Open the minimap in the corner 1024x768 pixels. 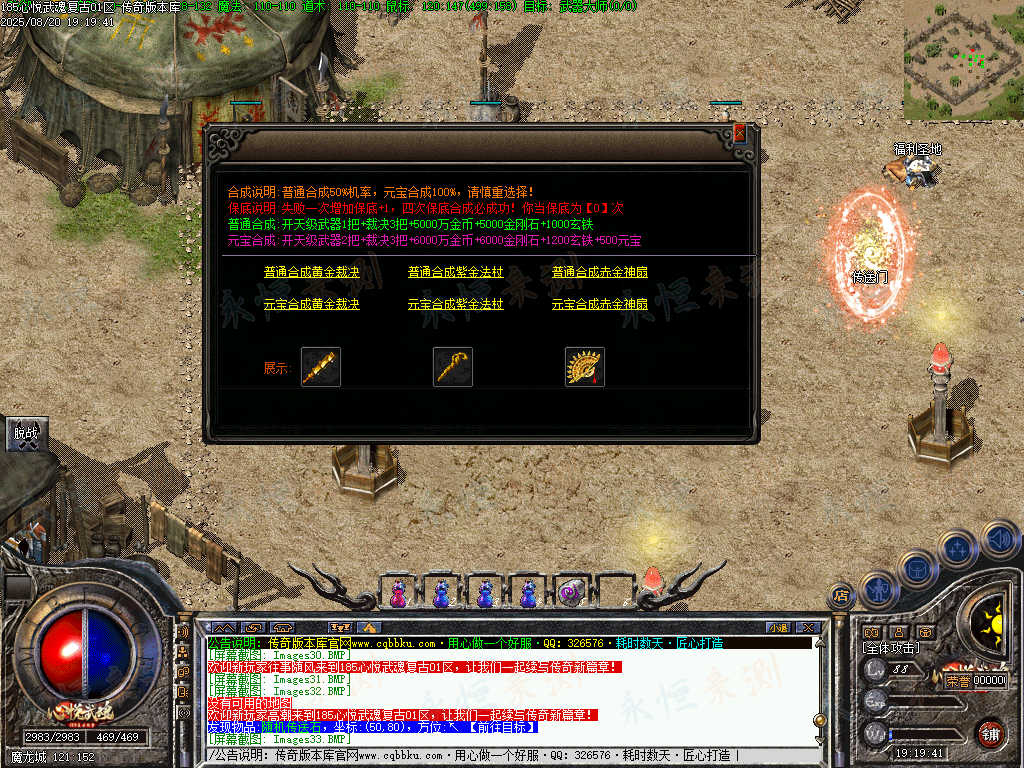coord(963,60)
